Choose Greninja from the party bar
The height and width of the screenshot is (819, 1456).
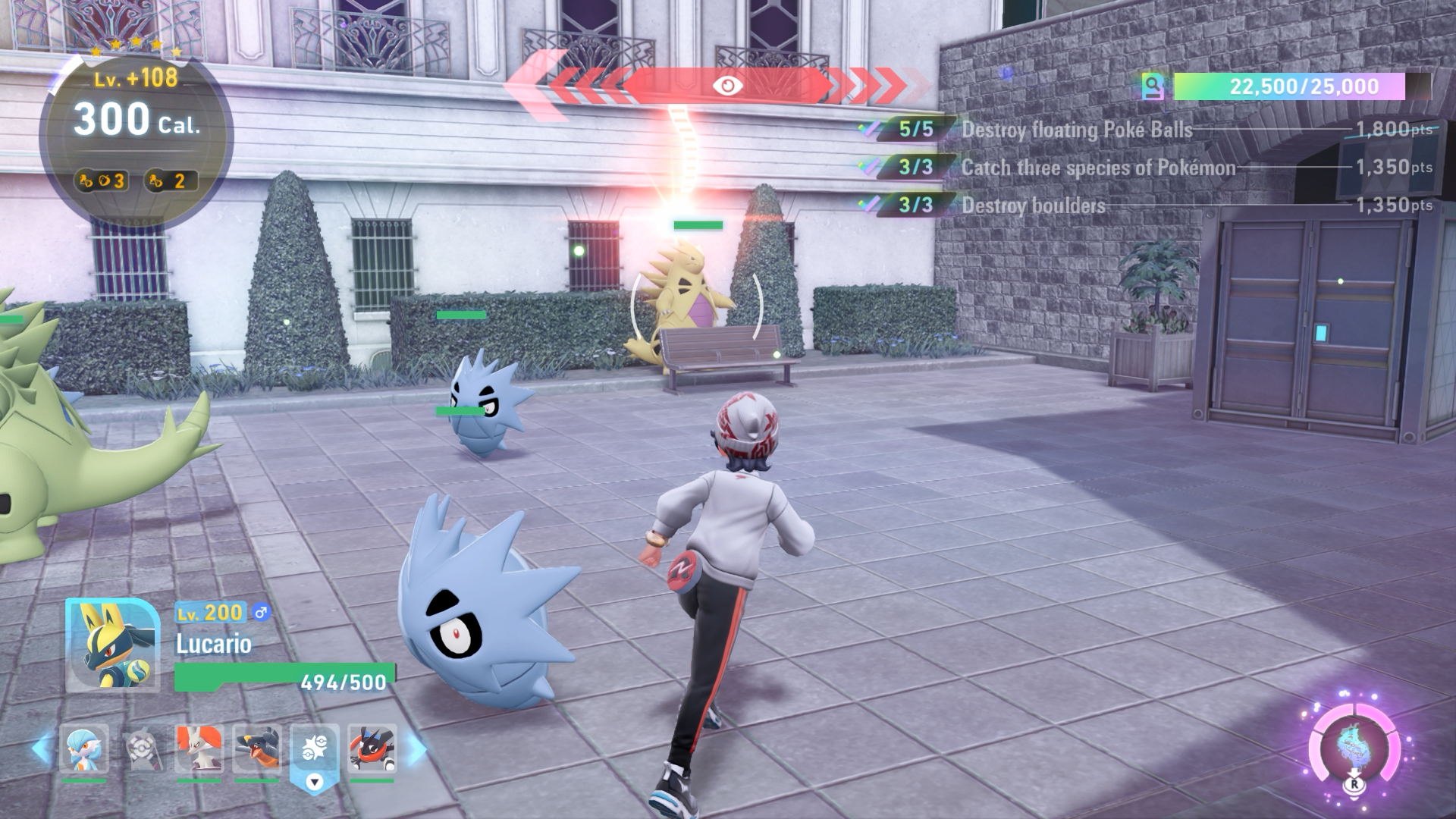(372, 749)
